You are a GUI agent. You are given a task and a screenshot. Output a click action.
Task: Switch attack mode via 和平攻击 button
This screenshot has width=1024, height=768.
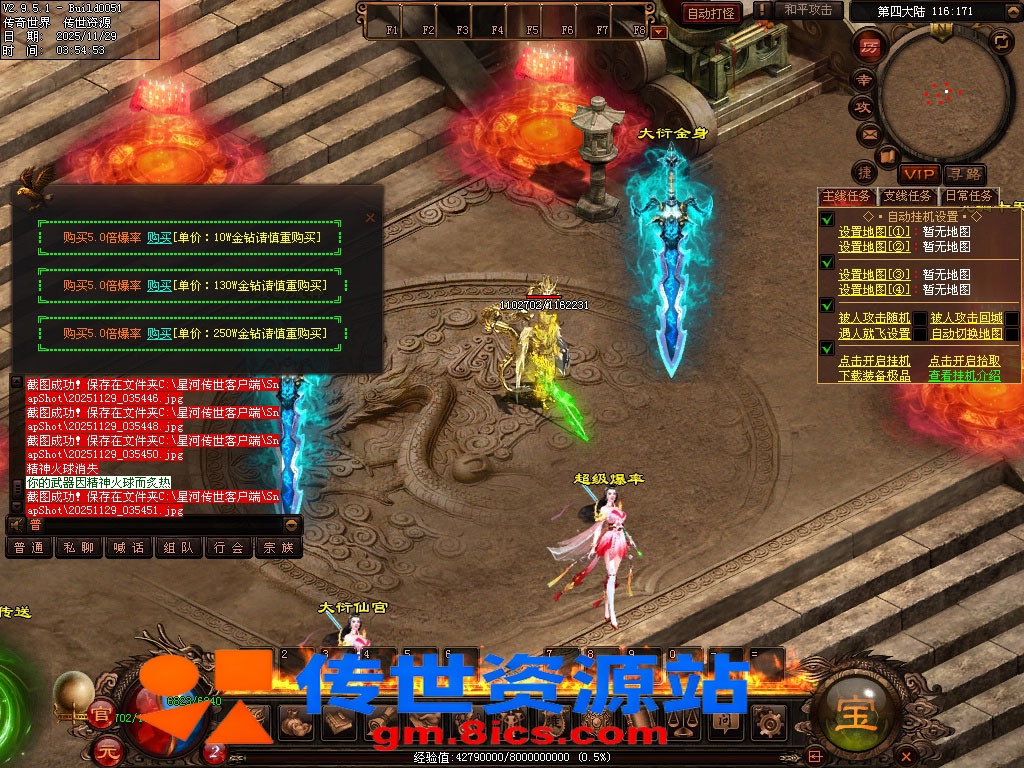tap(808, 10)
